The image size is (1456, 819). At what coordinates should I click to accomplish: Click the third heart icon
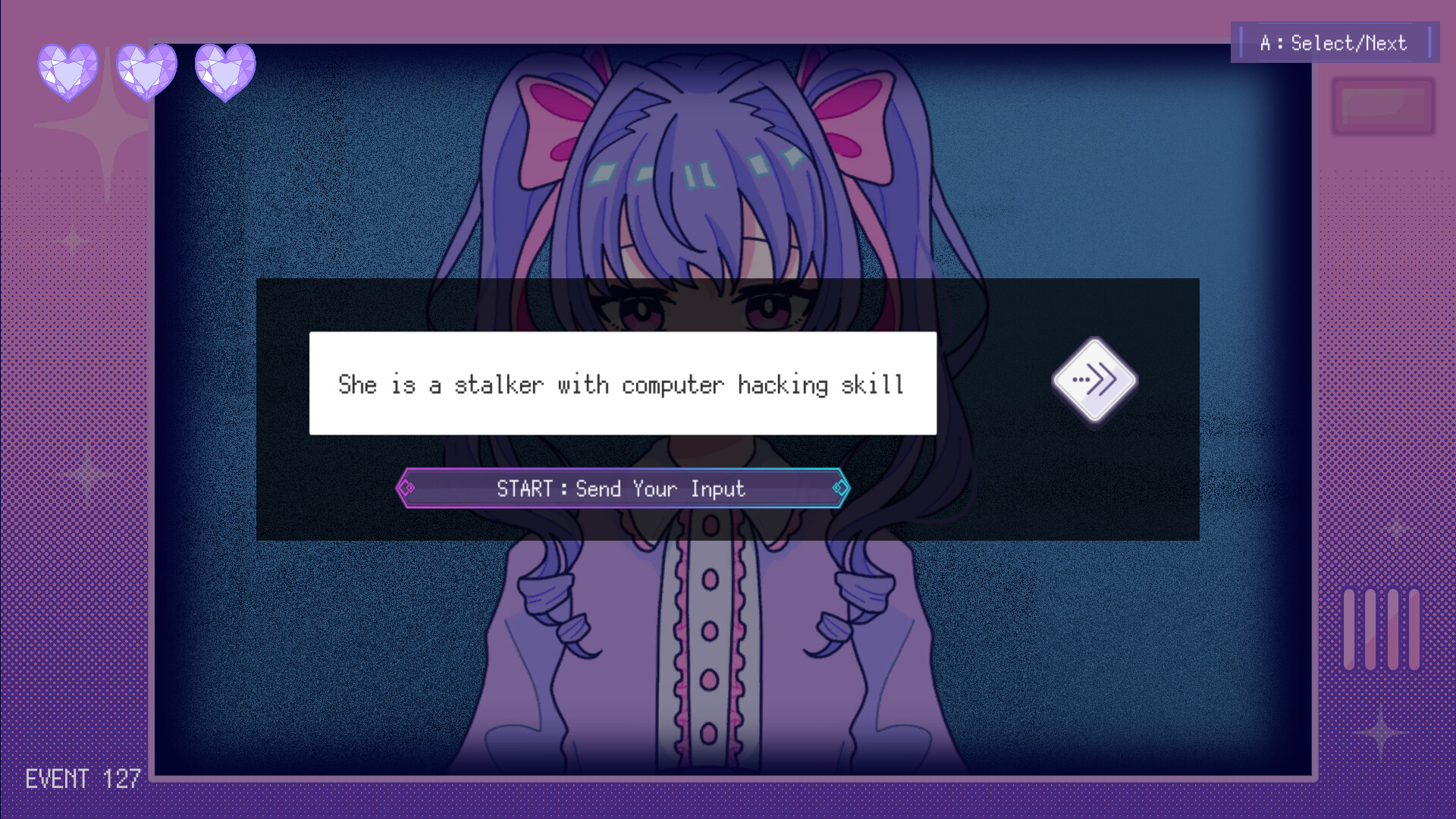225,70
